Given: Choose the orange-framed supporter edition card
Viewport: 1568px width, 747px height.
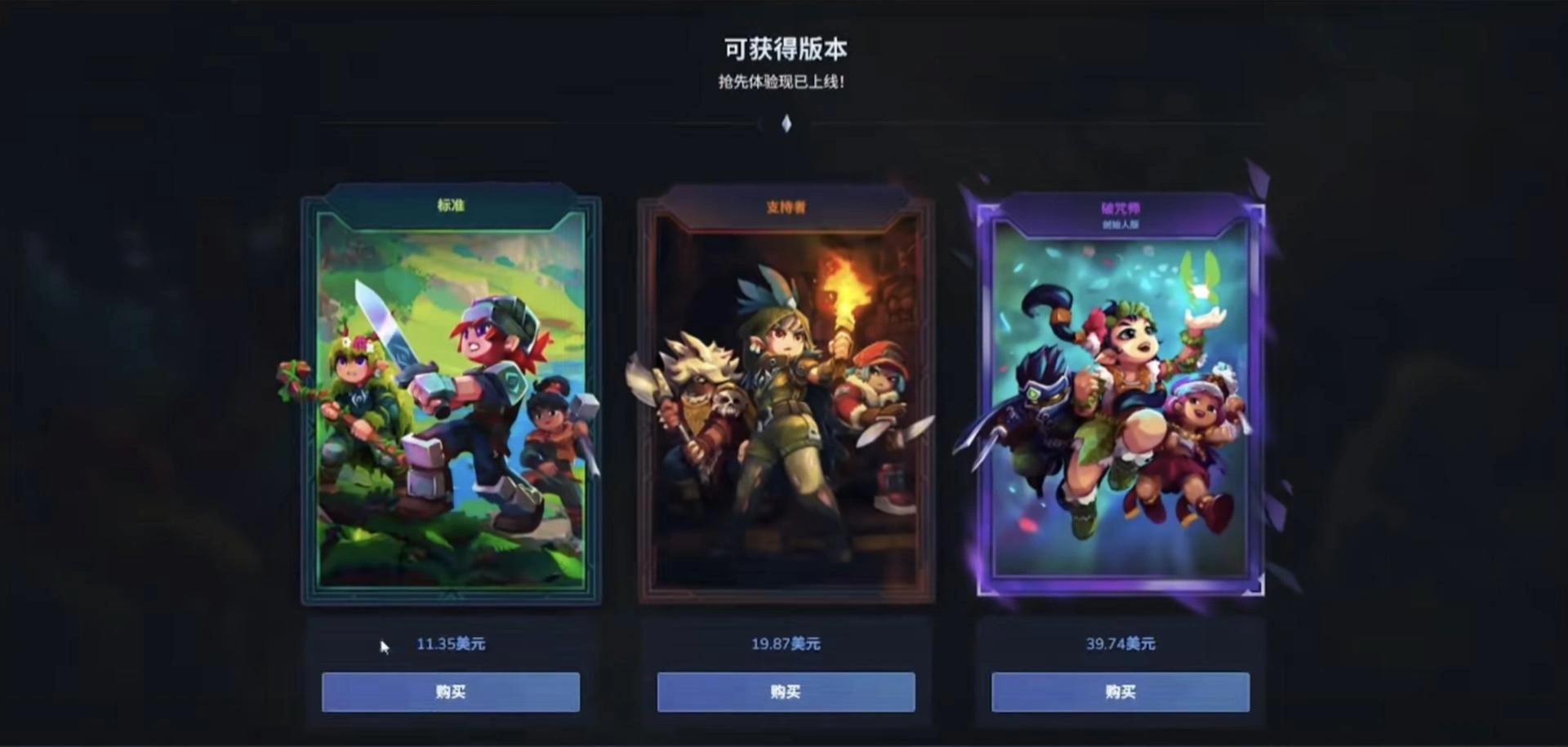Looking at the screenshot, I should (x=786, y=400).
